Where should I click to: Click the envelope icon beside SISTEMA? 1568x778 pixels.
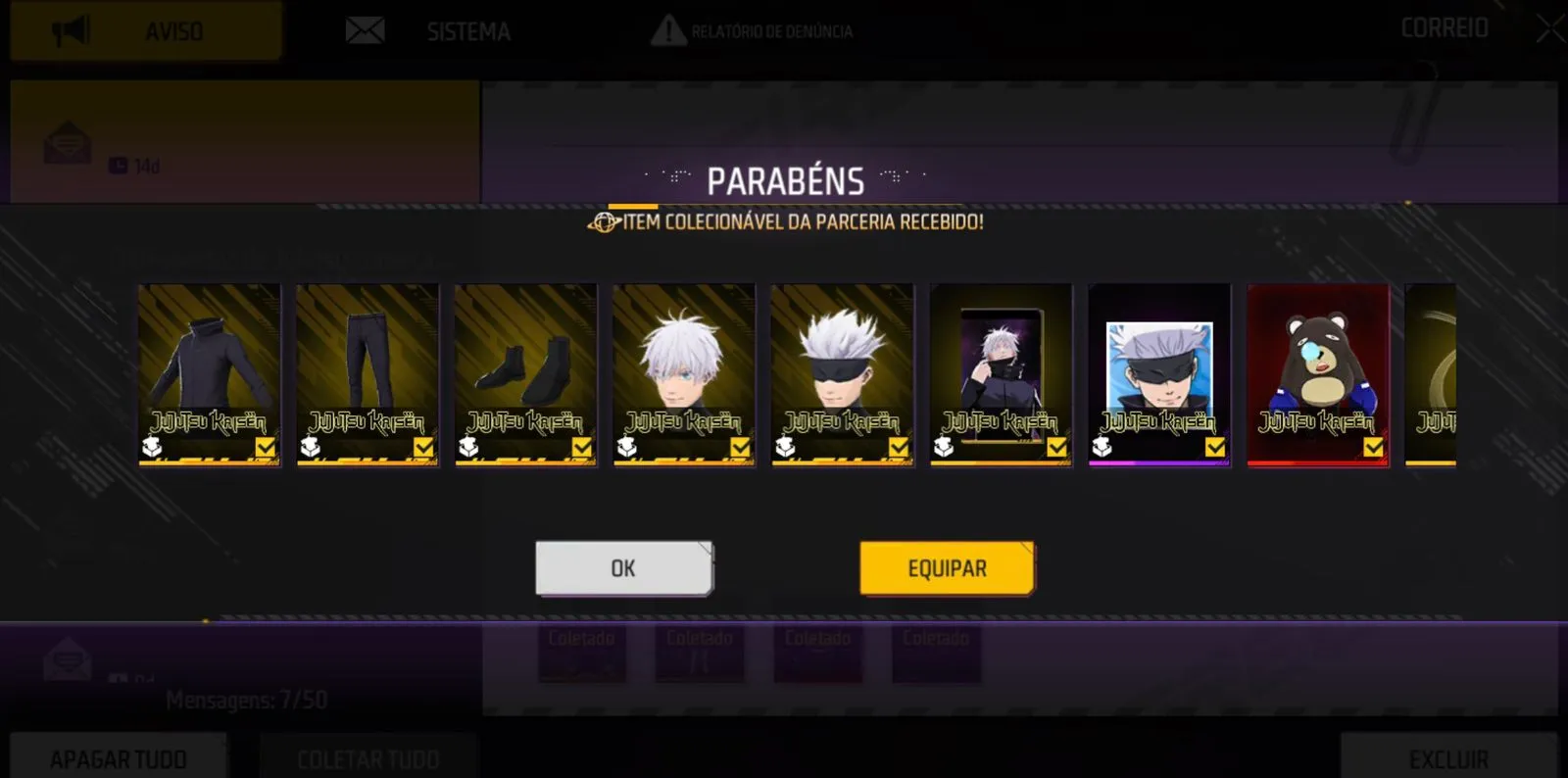point(365,29)
